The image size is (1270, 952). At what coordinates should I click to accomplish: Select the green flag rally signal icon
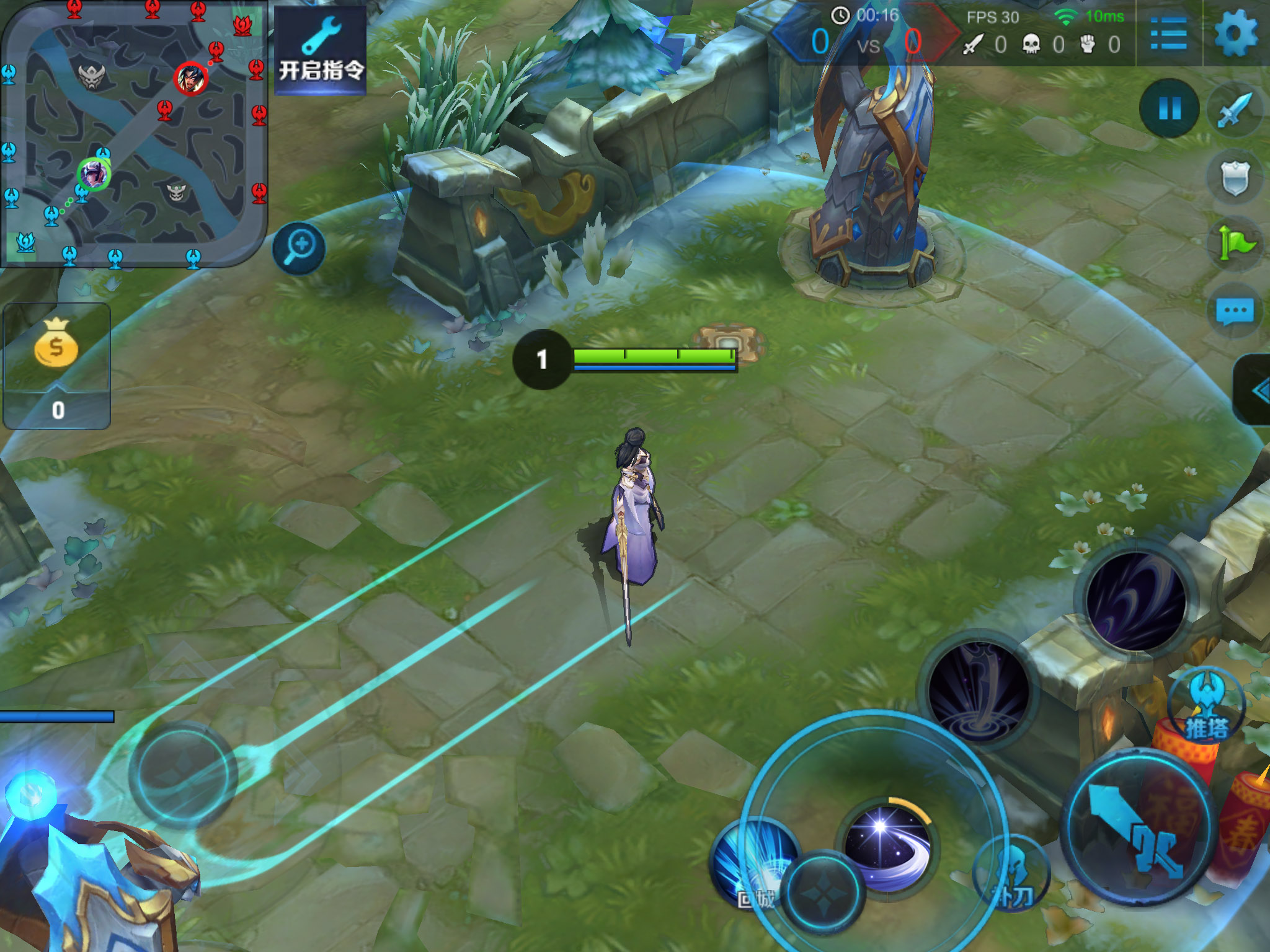point(1235,243)
